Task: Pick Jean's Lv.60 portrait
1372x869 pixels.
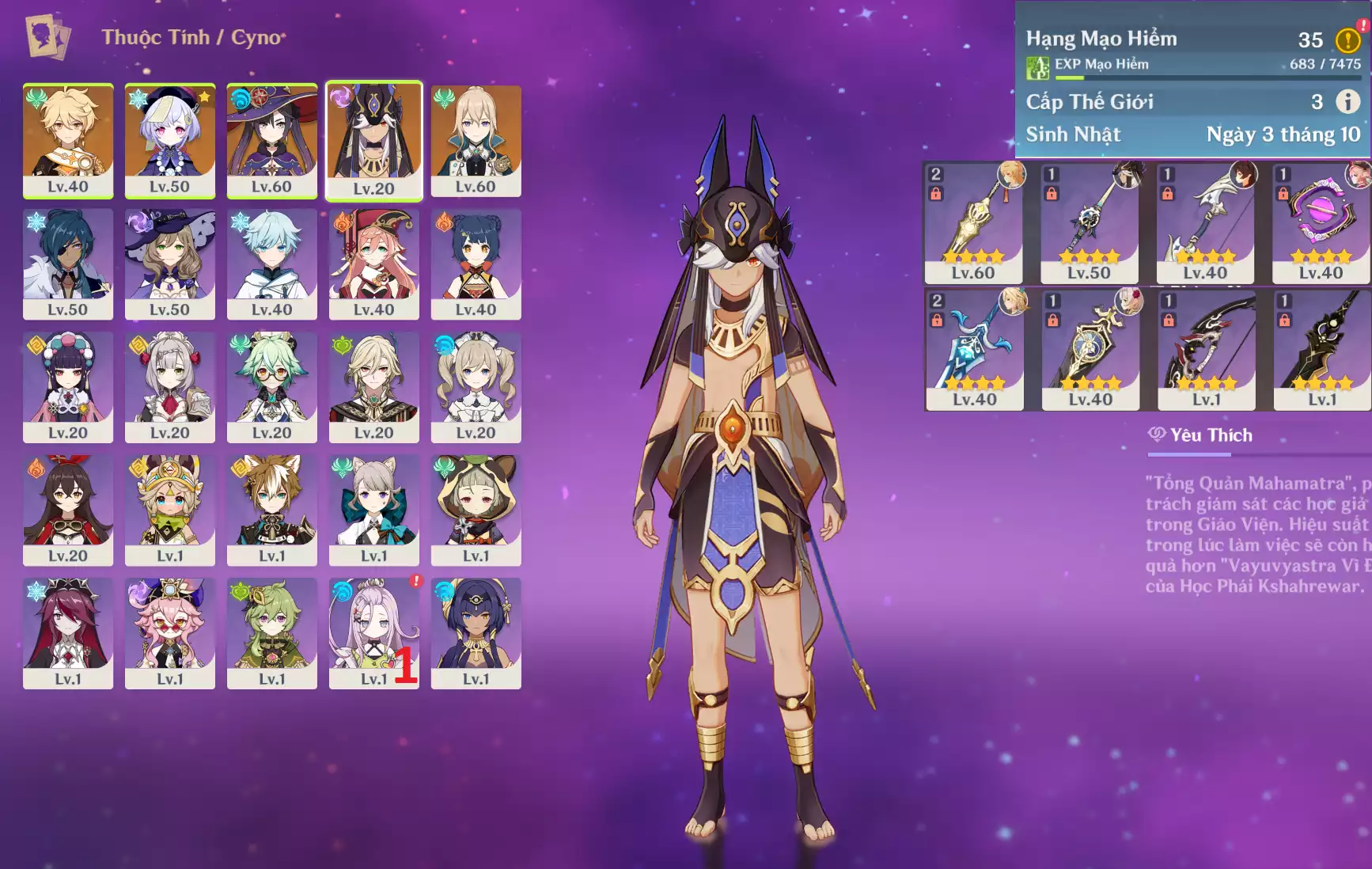Action: coord(476,140)
